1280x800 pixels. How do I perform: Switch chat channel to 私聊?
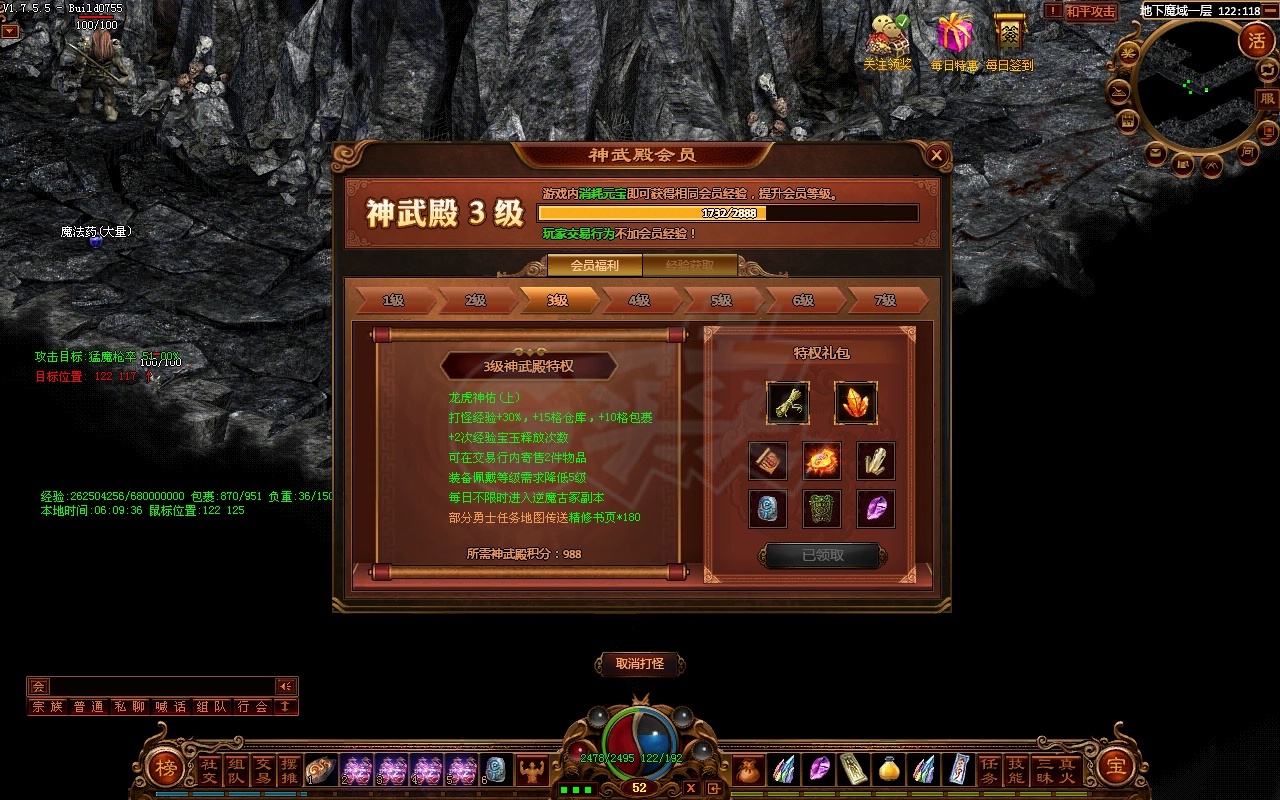130,707
